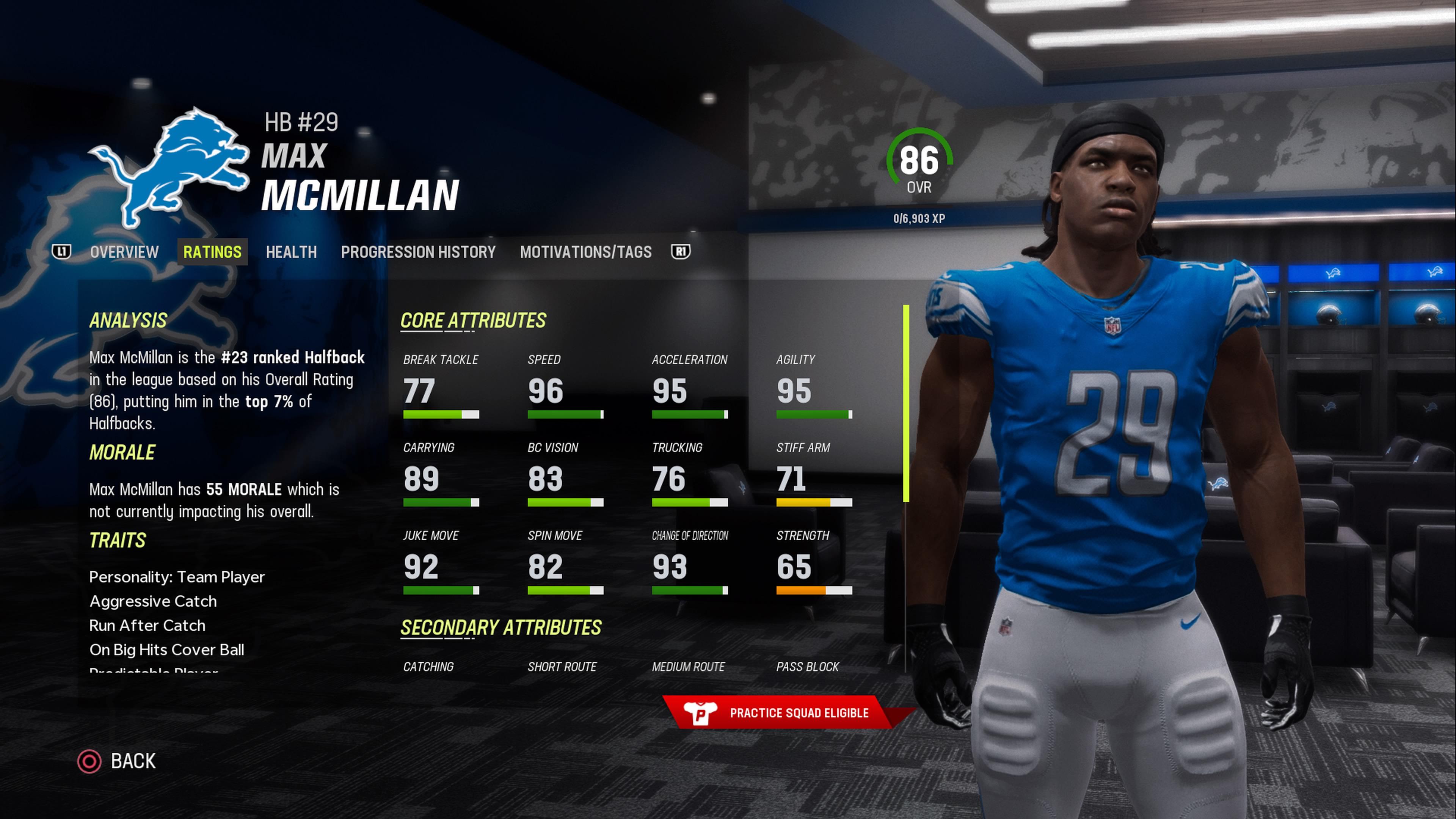Choose the Juke Move attribute rating
The height and width of the screenshot is (819, 1456).
(441, 566)
